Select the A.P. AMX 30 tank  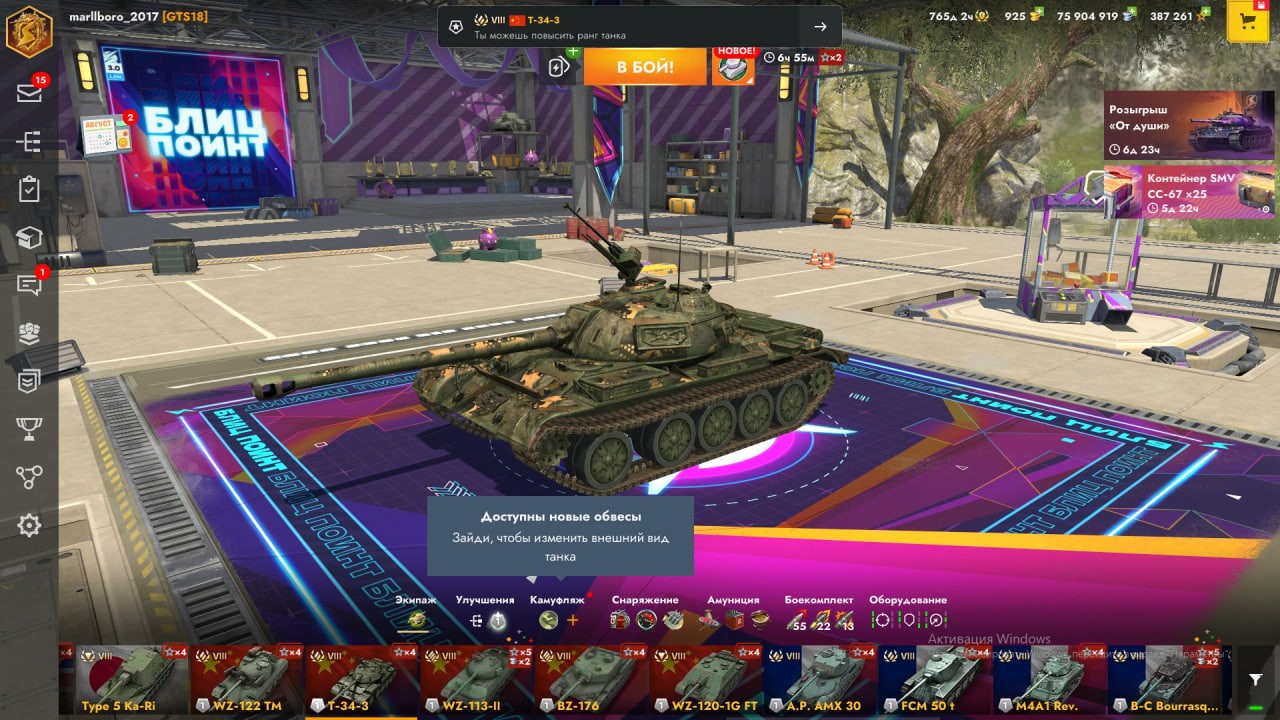820,679
